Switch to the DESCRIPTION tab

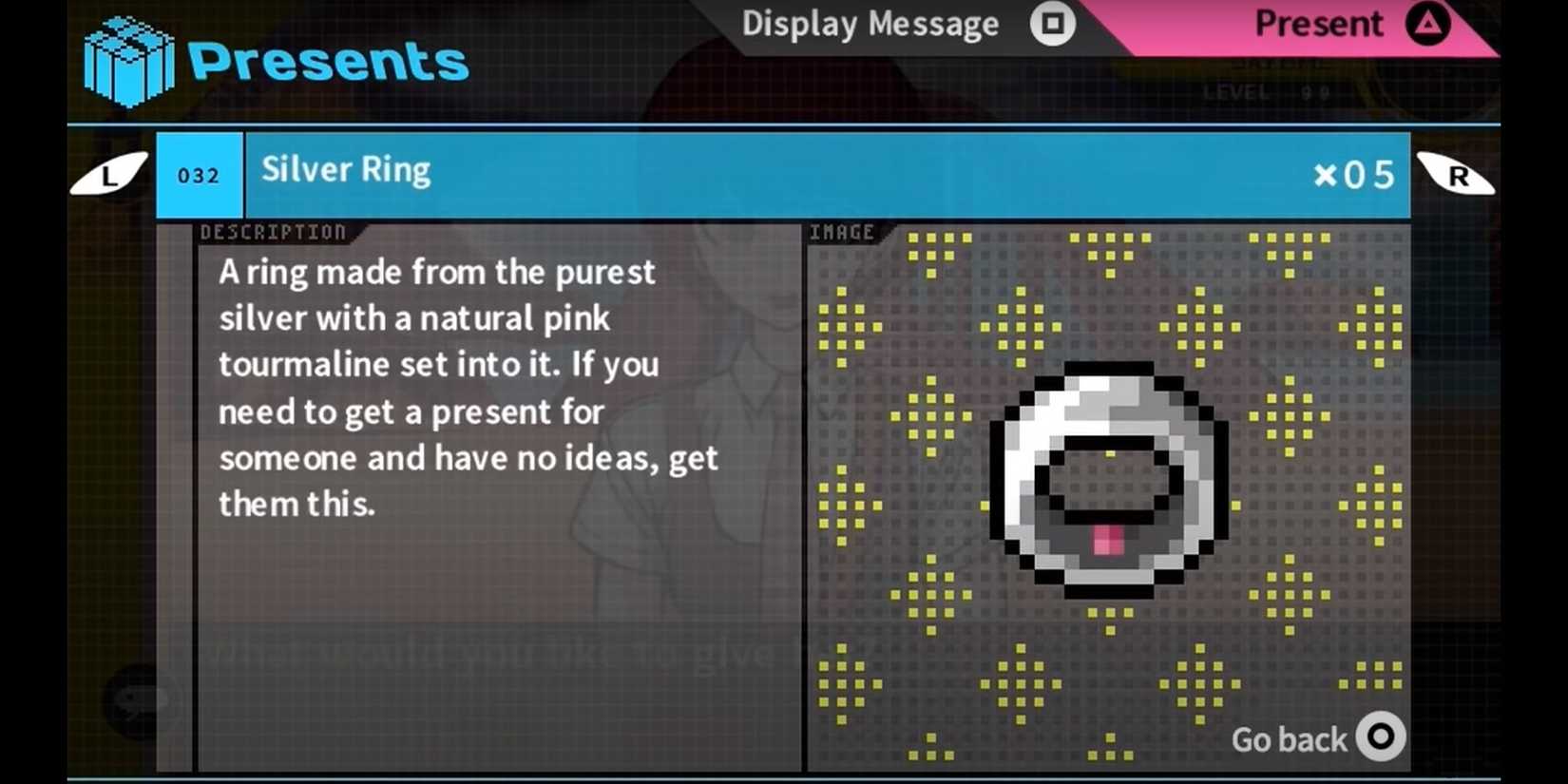click(272, 231)
